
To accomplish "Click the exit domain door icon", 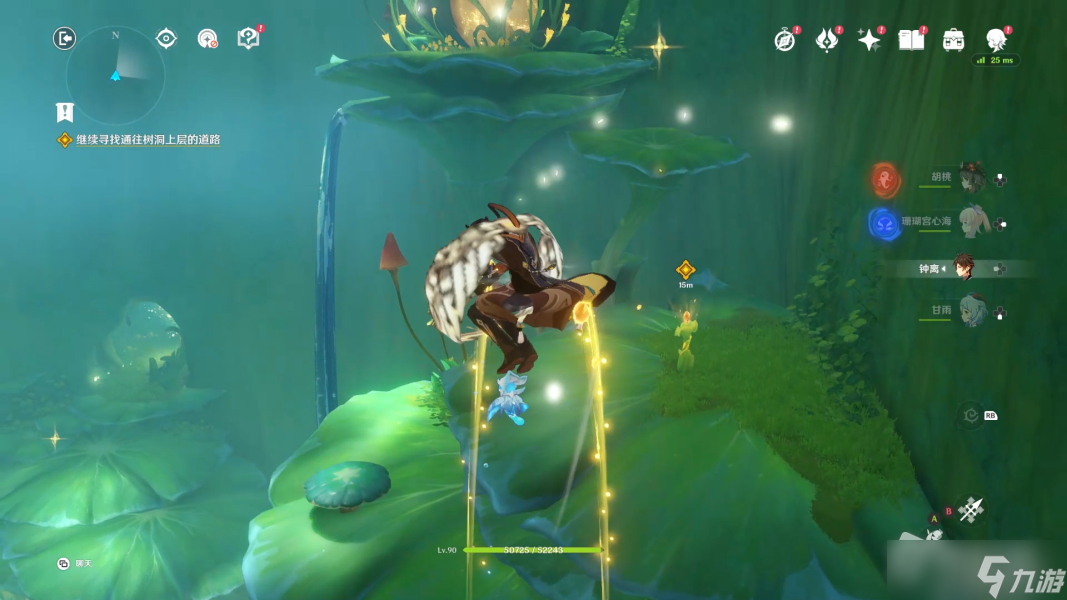I will click(64, 39).
